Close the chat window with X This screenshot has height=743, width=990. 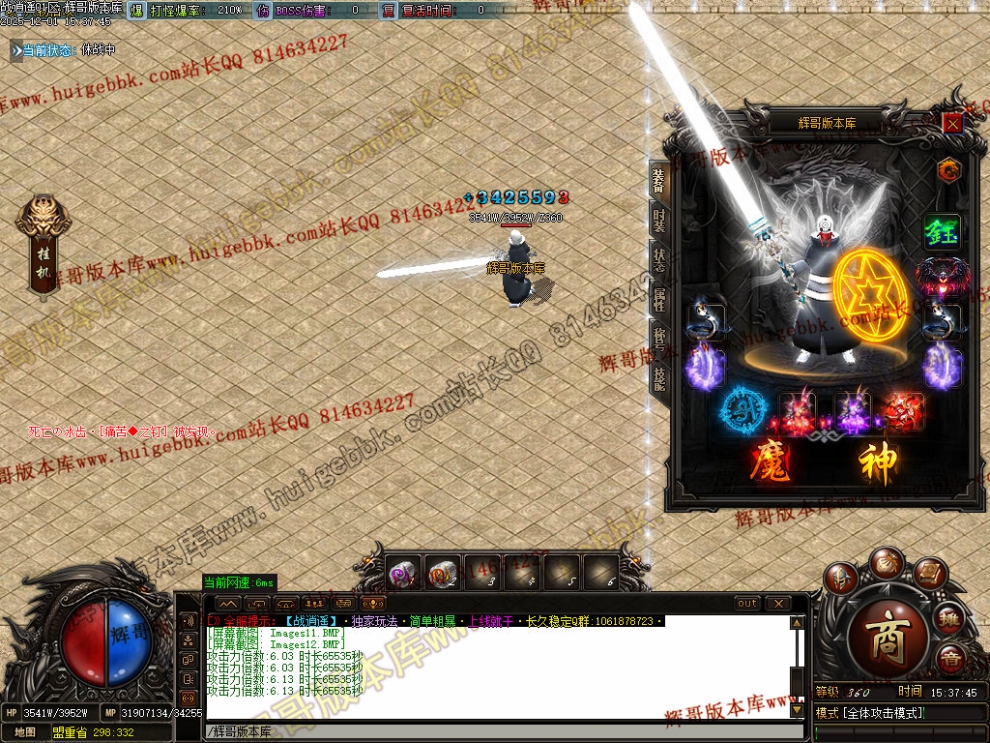[777, 604]
